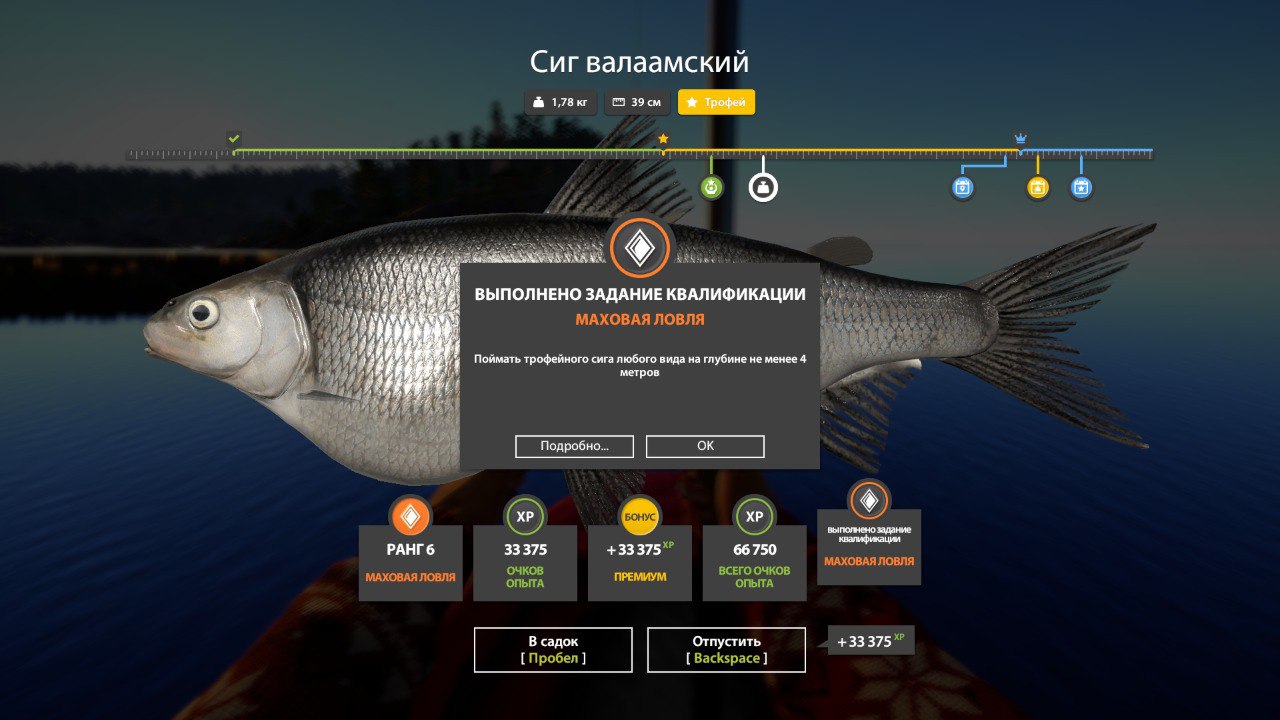The image size is (1280, 720).
Task: Put the fish in the keepnet (В садок)
Action: pyautogui.click(x=553, y=649)
